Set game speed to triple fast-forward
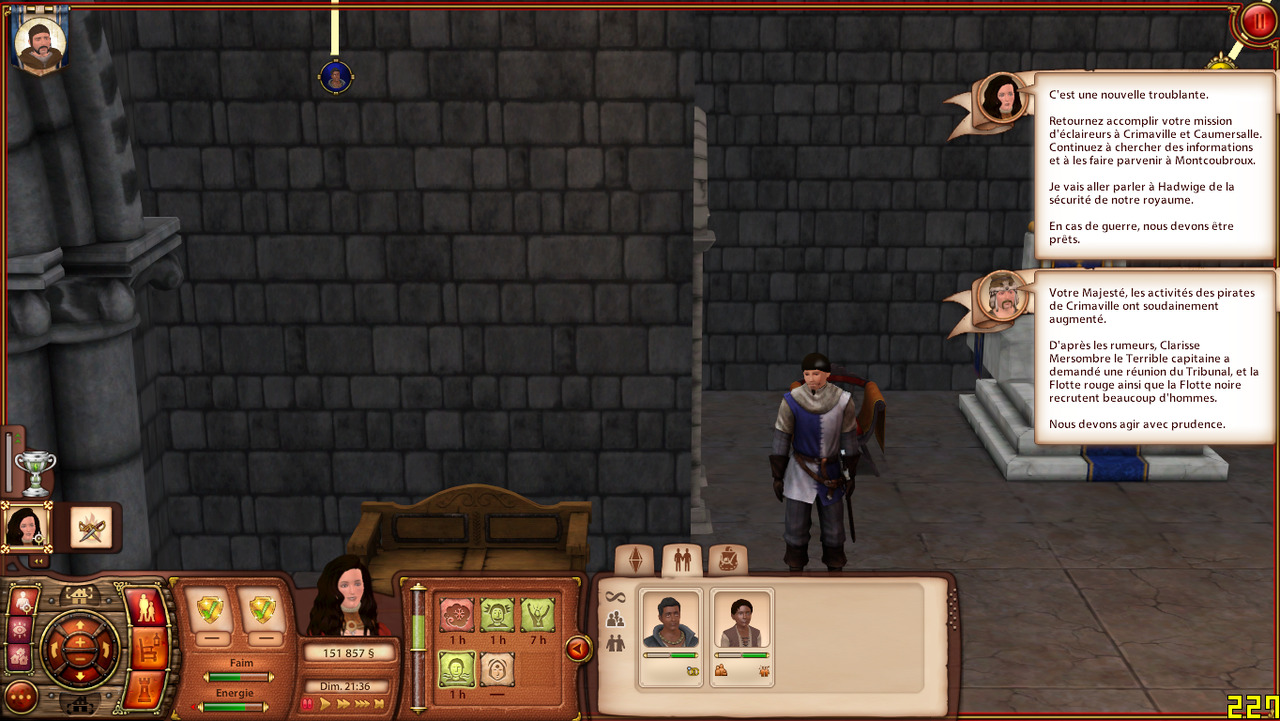 click(x=361, y=704)
